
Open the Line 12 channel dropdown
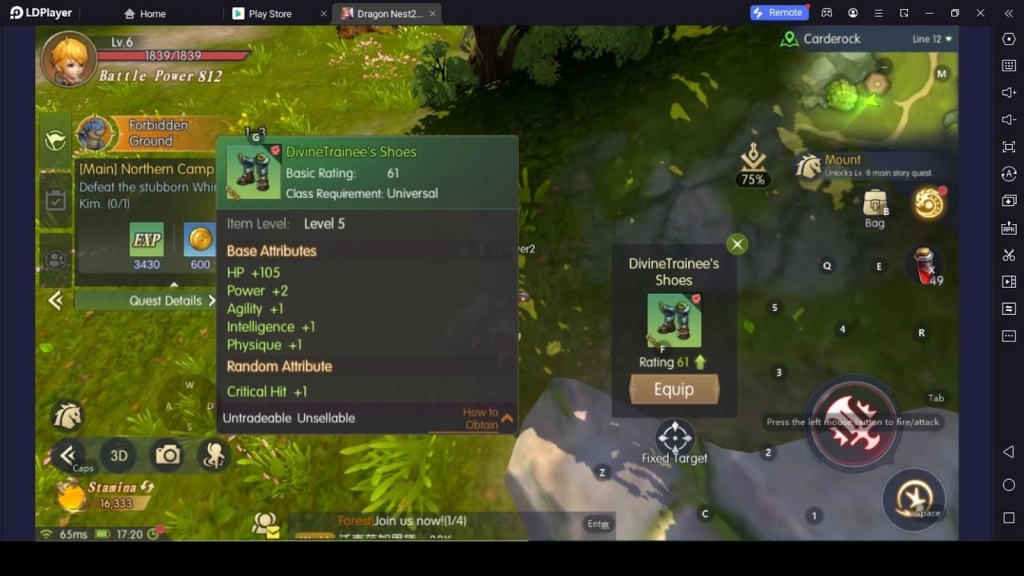[x=932, y=39]
